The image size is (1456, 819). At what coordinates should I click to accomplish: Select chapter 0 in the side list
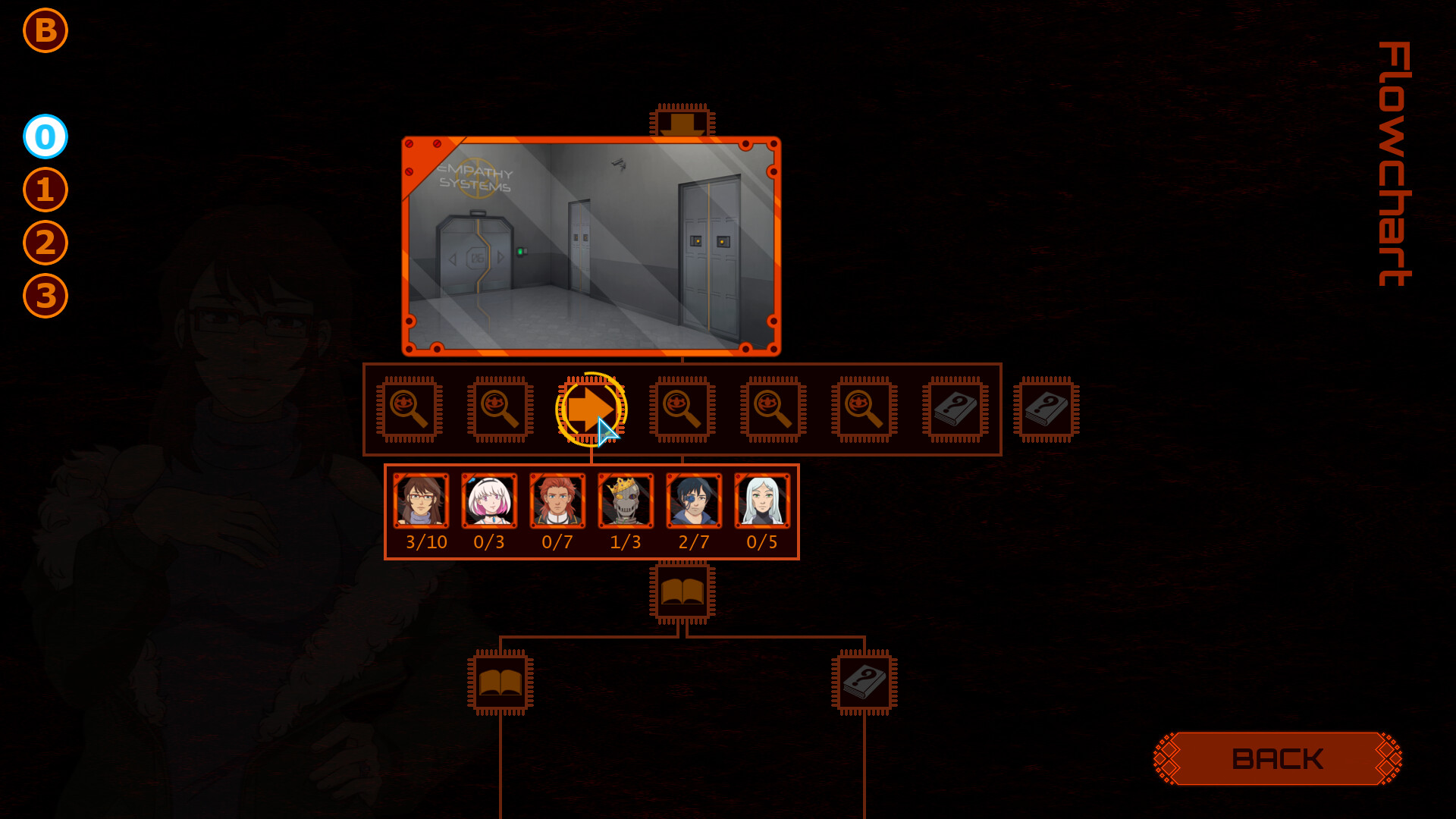point(45,136)
